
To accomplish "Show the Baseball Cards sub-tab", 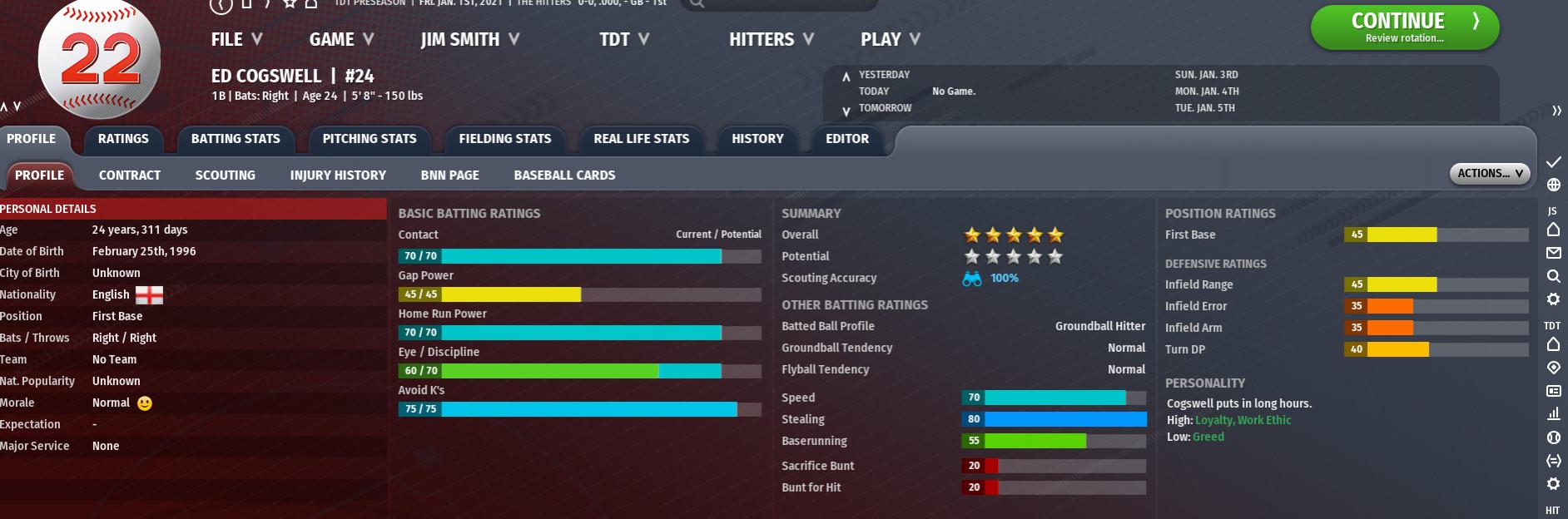I will (564, 175).
